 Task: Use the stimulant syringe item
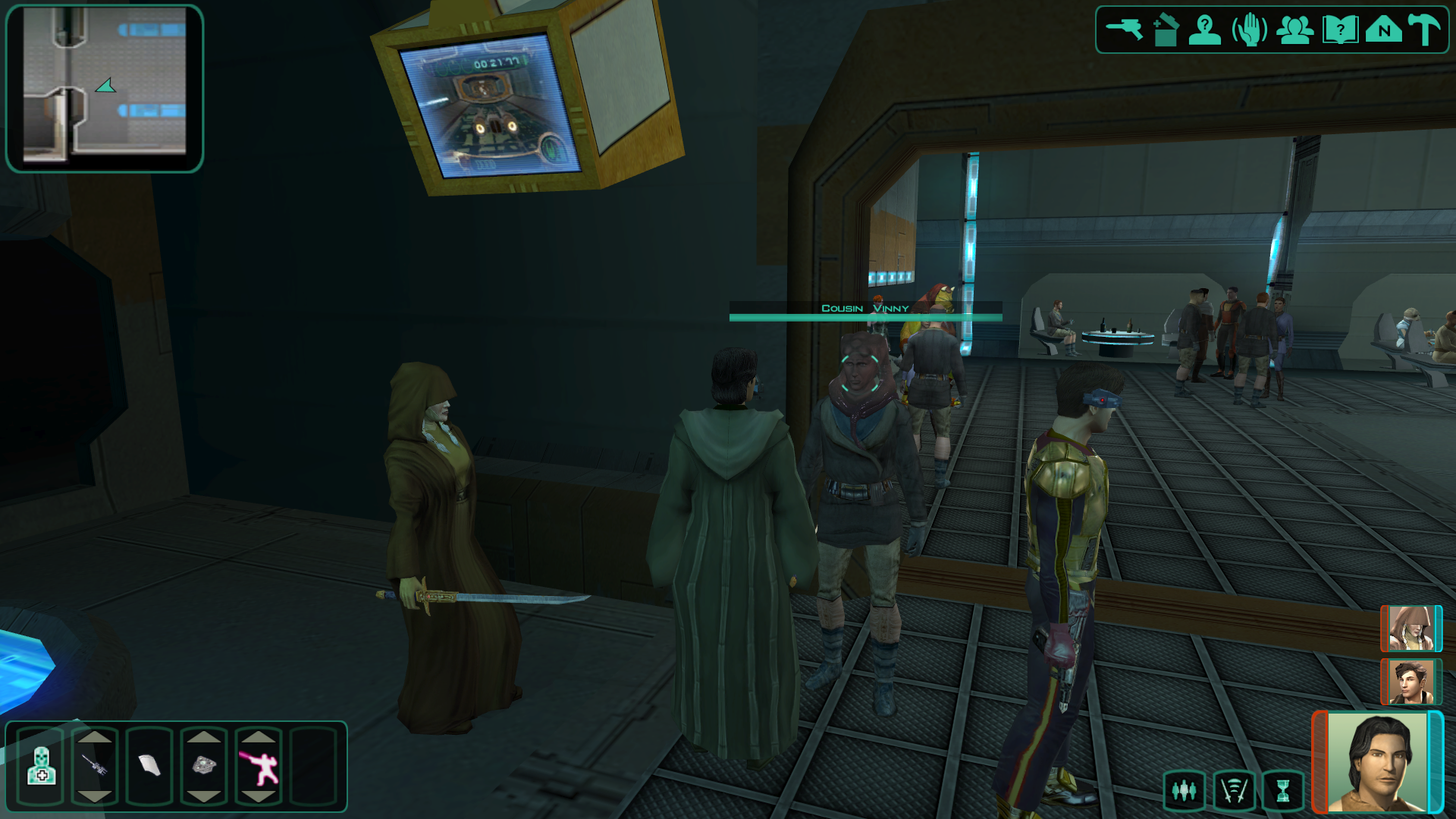click(95, 766)
